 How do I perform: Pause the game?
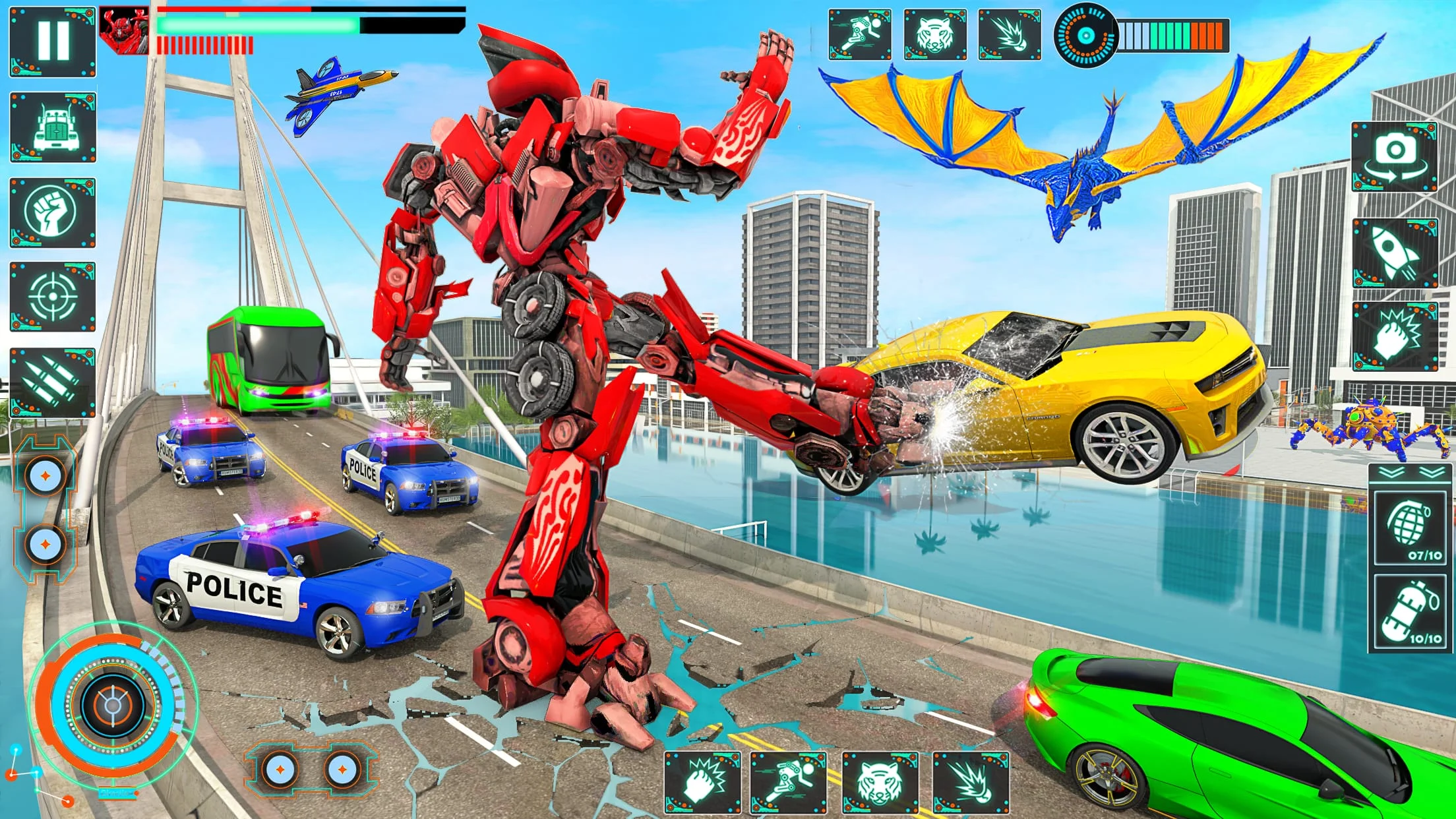(x=53, y=40)
